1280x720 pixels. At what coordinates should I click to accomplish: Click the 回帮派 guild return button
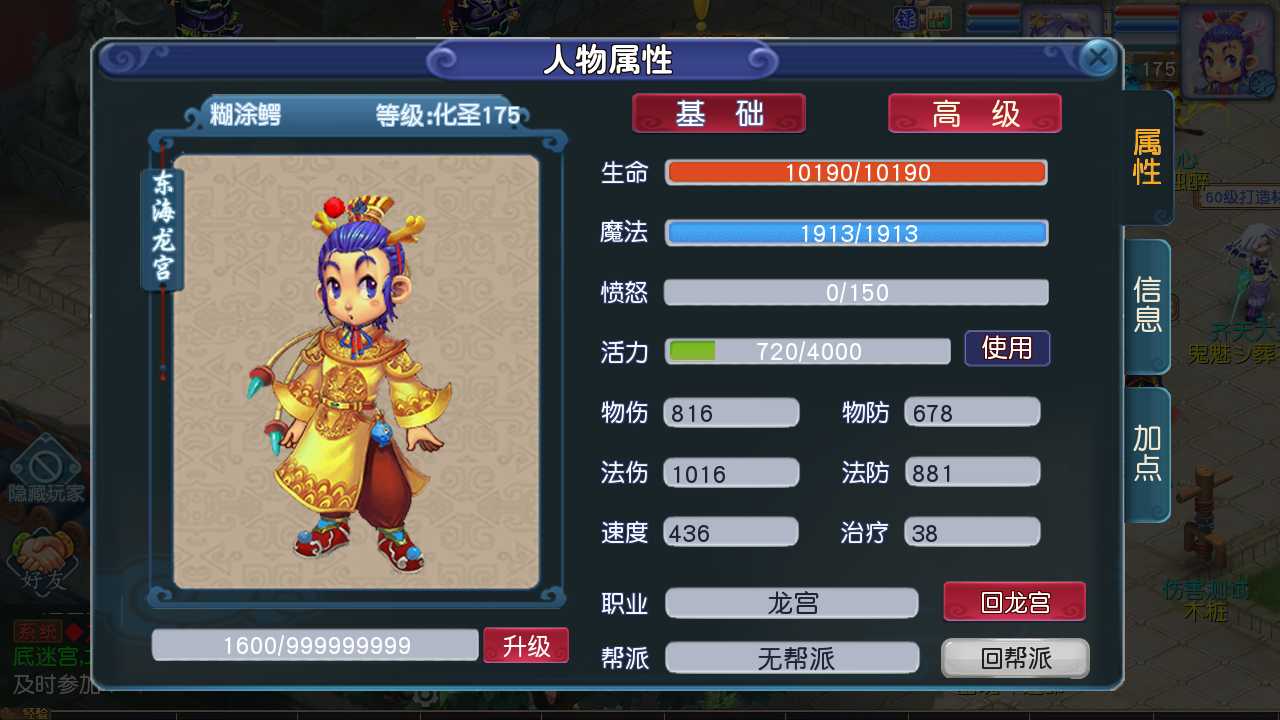point(1015,658)
